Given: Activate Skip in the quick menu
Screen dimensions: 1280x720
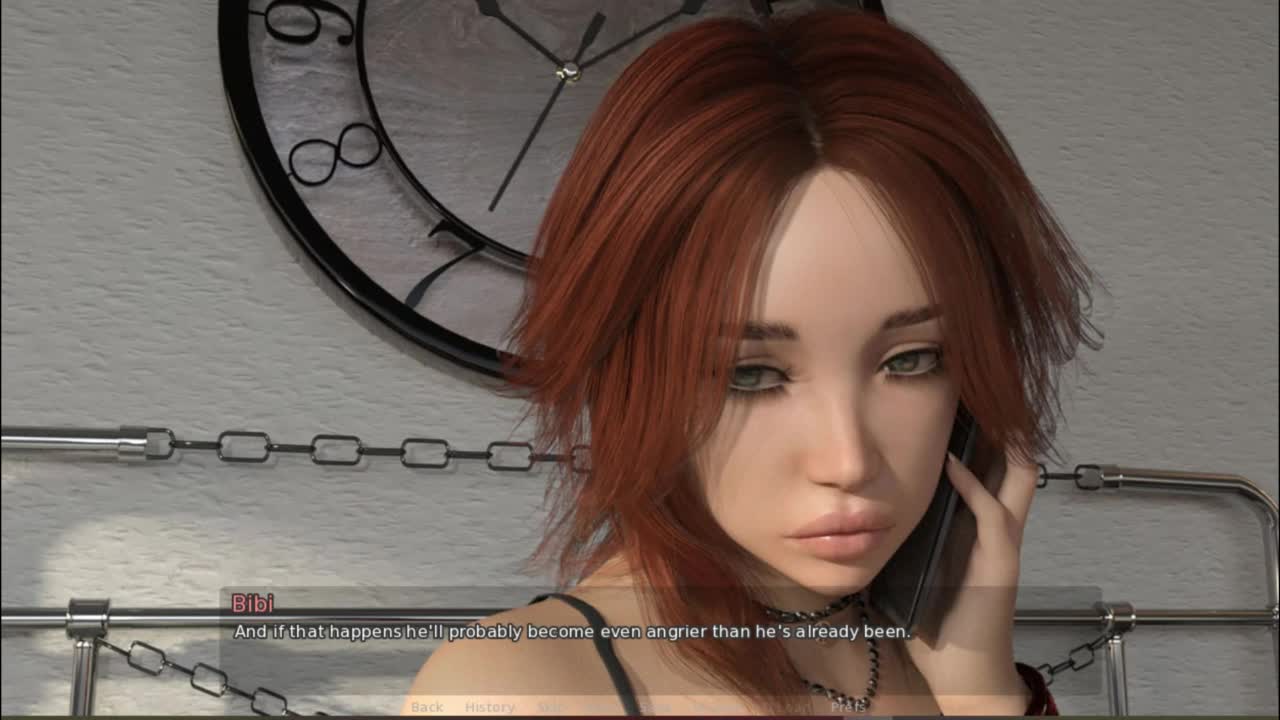Looking at the screenshot, I should [x=550, y=707].
